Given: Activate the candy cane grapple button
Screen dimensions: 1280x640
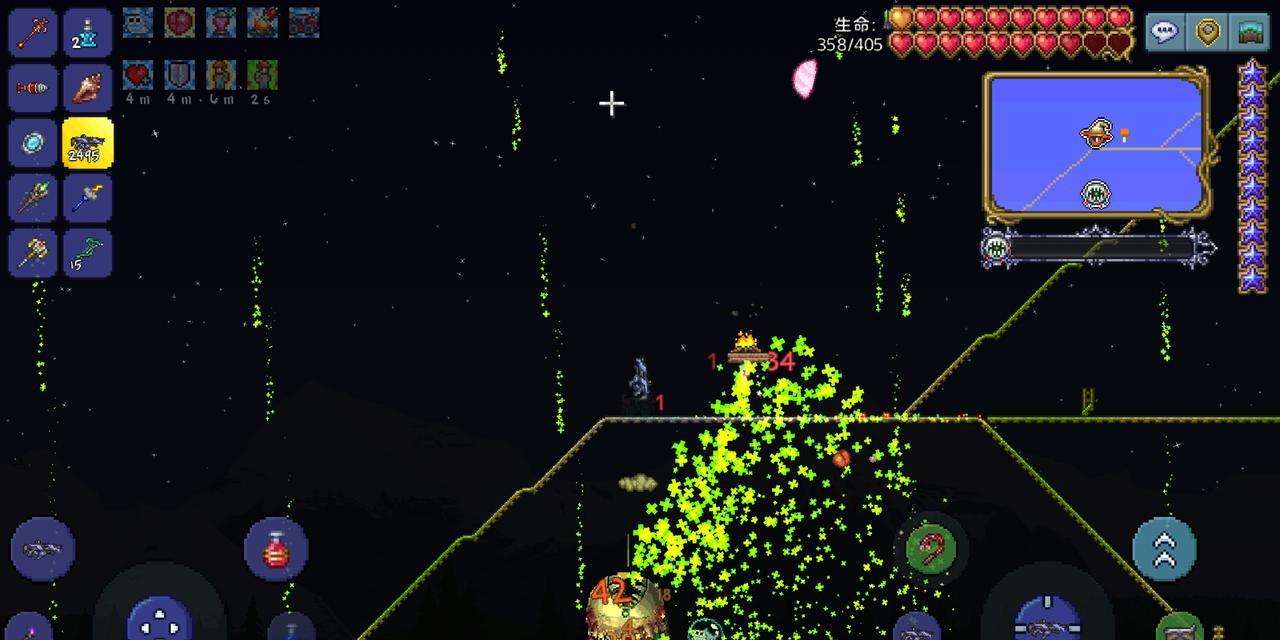Looking at the screenshot, I should pyautogui.click(x=931, y=548).
